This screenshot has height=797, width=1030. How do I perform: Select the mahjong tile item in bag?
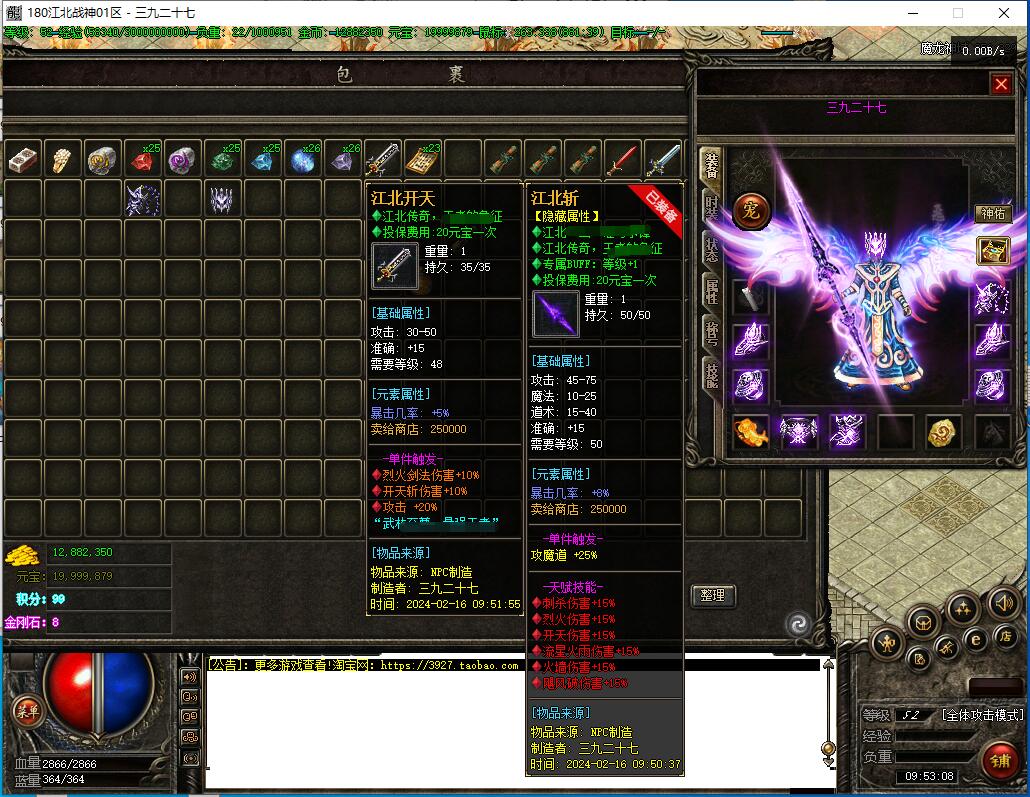point(23,160)
